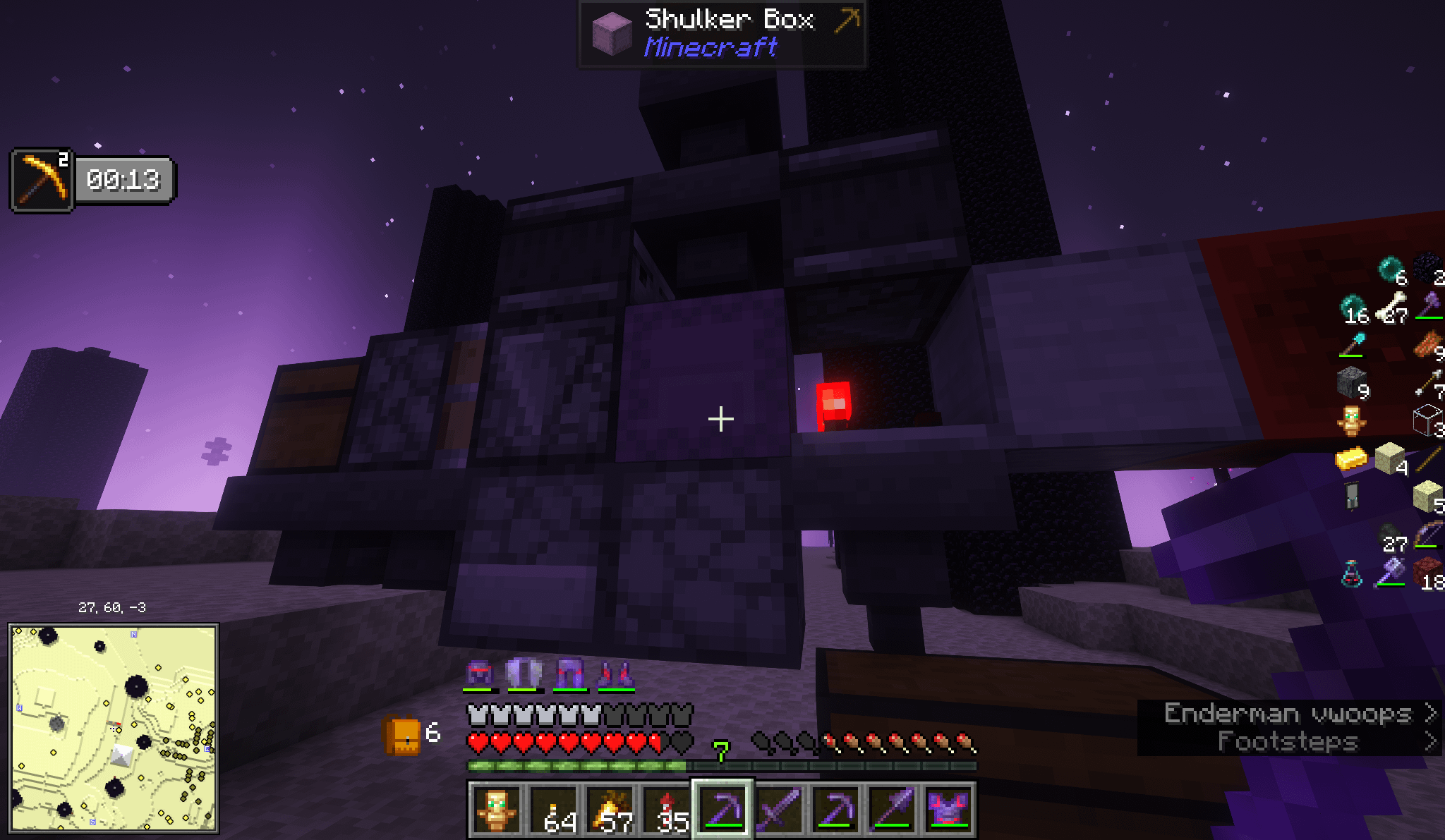Open the minimap
The width and height of the screenshot is (1445, 840).
113,727
